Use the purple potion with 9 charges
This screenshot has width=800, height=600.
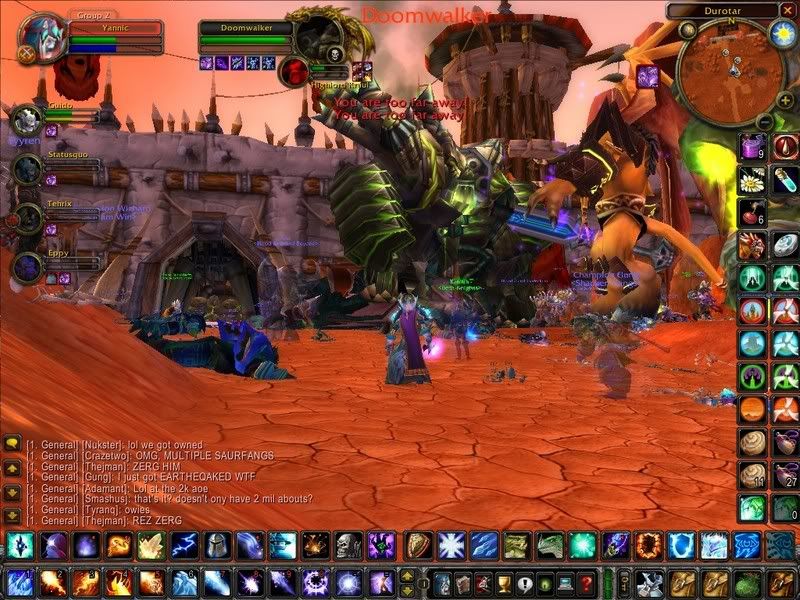tap(752, 147)
